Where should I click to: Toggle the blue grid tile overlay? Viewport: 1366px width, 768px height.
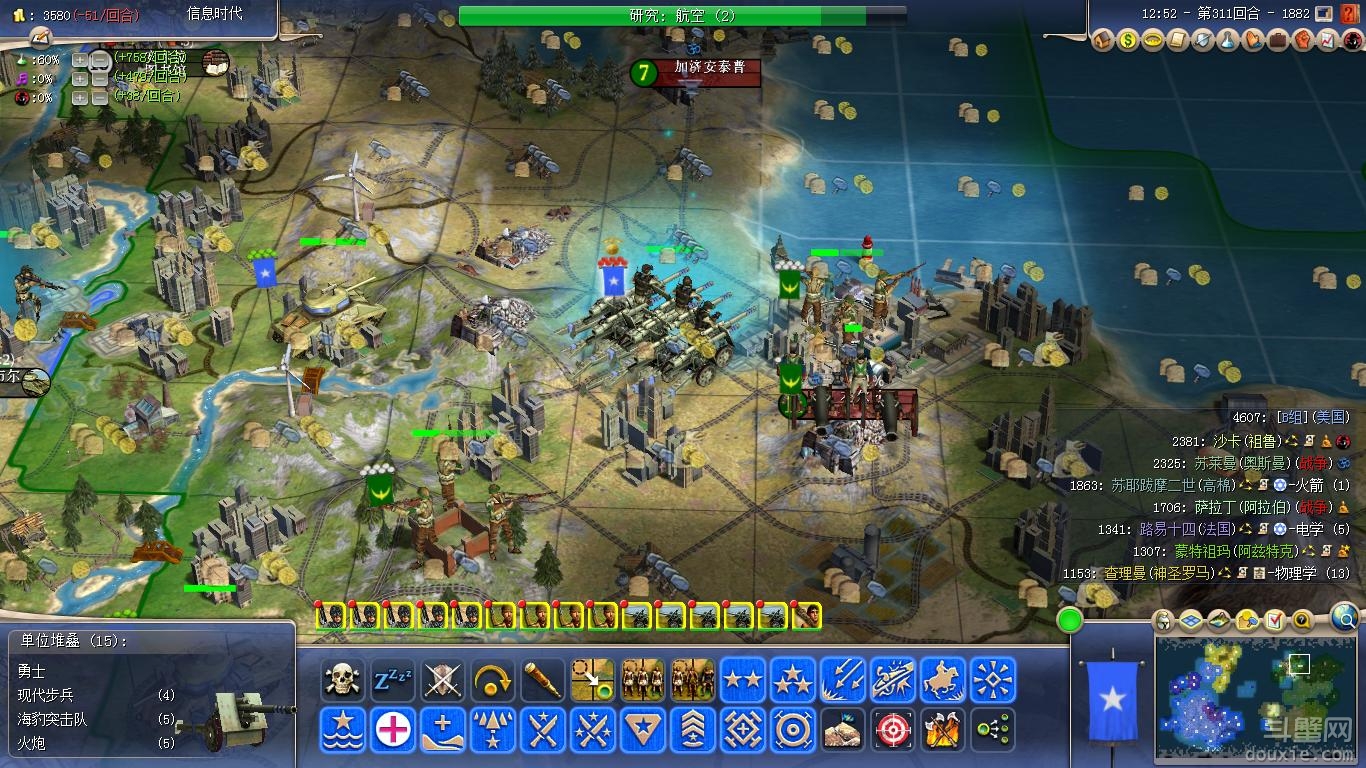(x=1190, y=621)
